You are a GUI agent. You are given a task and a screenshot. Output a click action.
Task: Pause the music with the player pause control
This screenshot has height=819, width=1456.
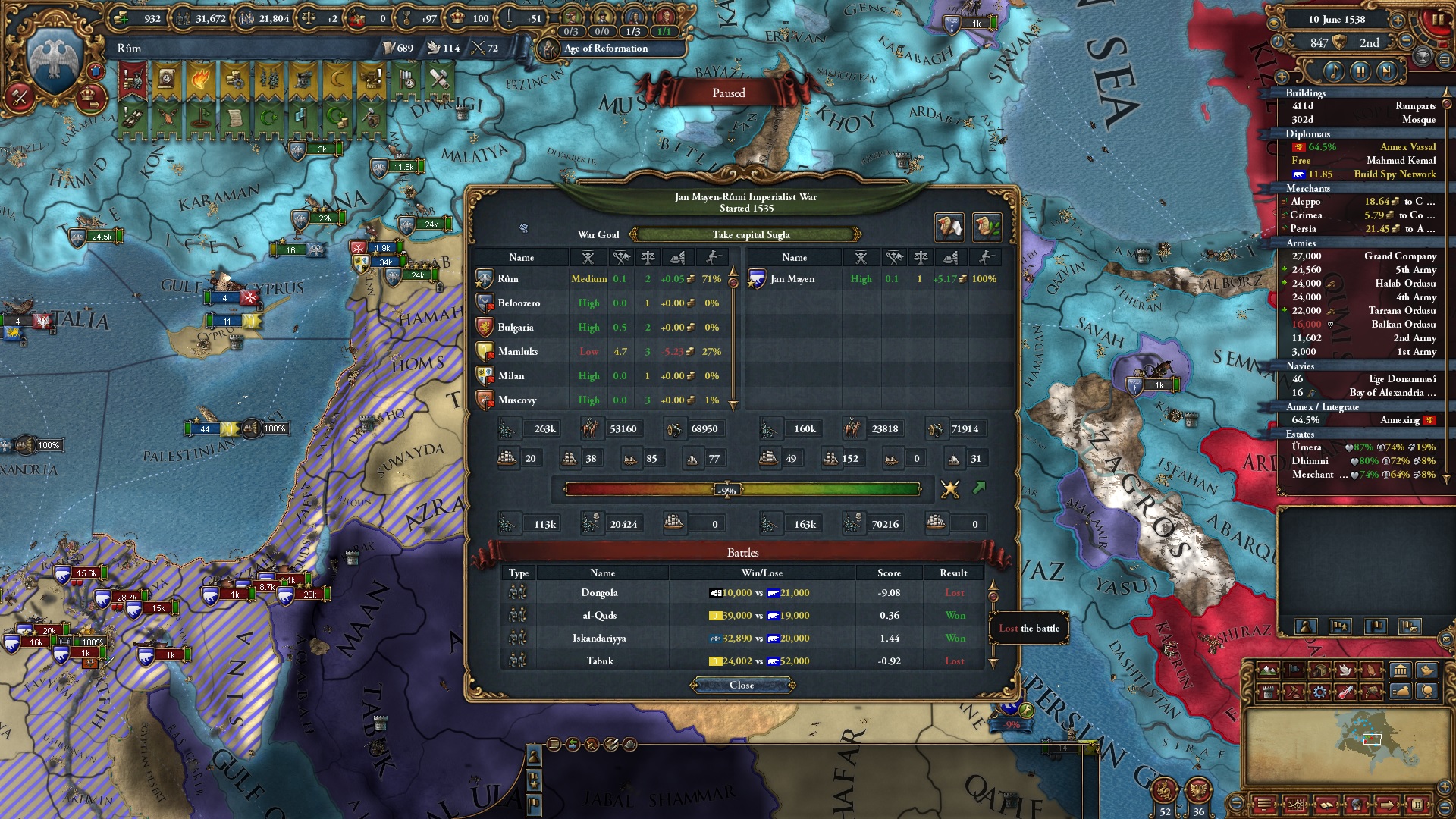pyautogui.click(x=1360, y=72)
